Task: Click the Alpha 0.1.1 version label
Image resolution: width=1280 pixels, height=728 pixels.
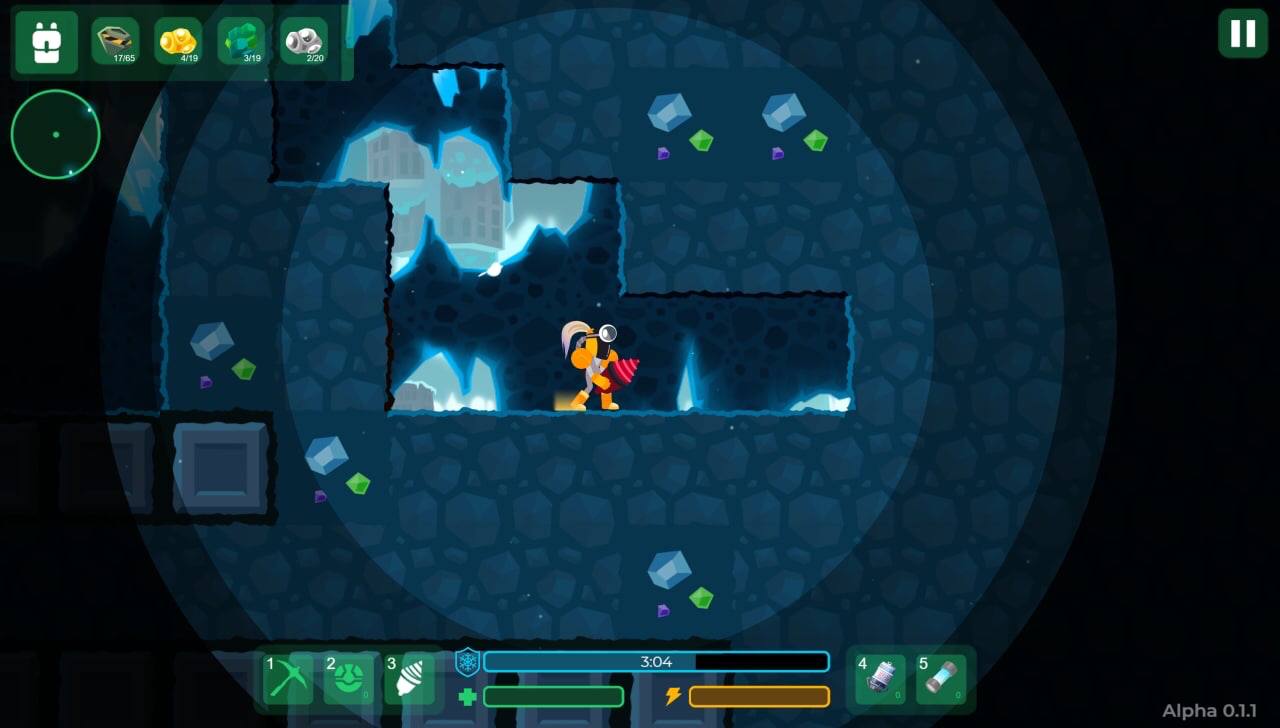Action: pyautogui.click(x=1208, y=710)
